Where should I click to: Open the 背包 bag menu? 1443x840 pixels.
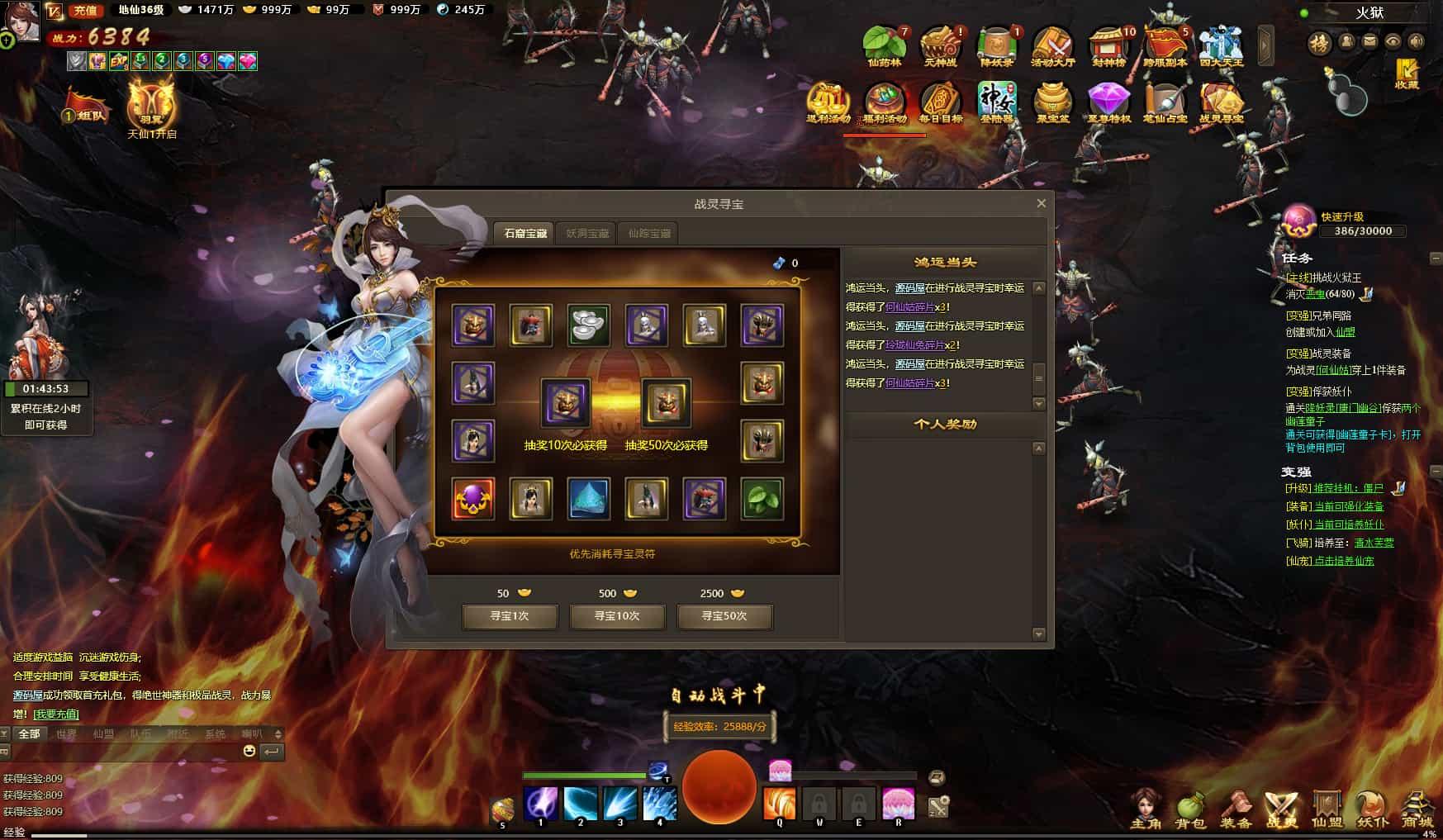point(1190,809)
